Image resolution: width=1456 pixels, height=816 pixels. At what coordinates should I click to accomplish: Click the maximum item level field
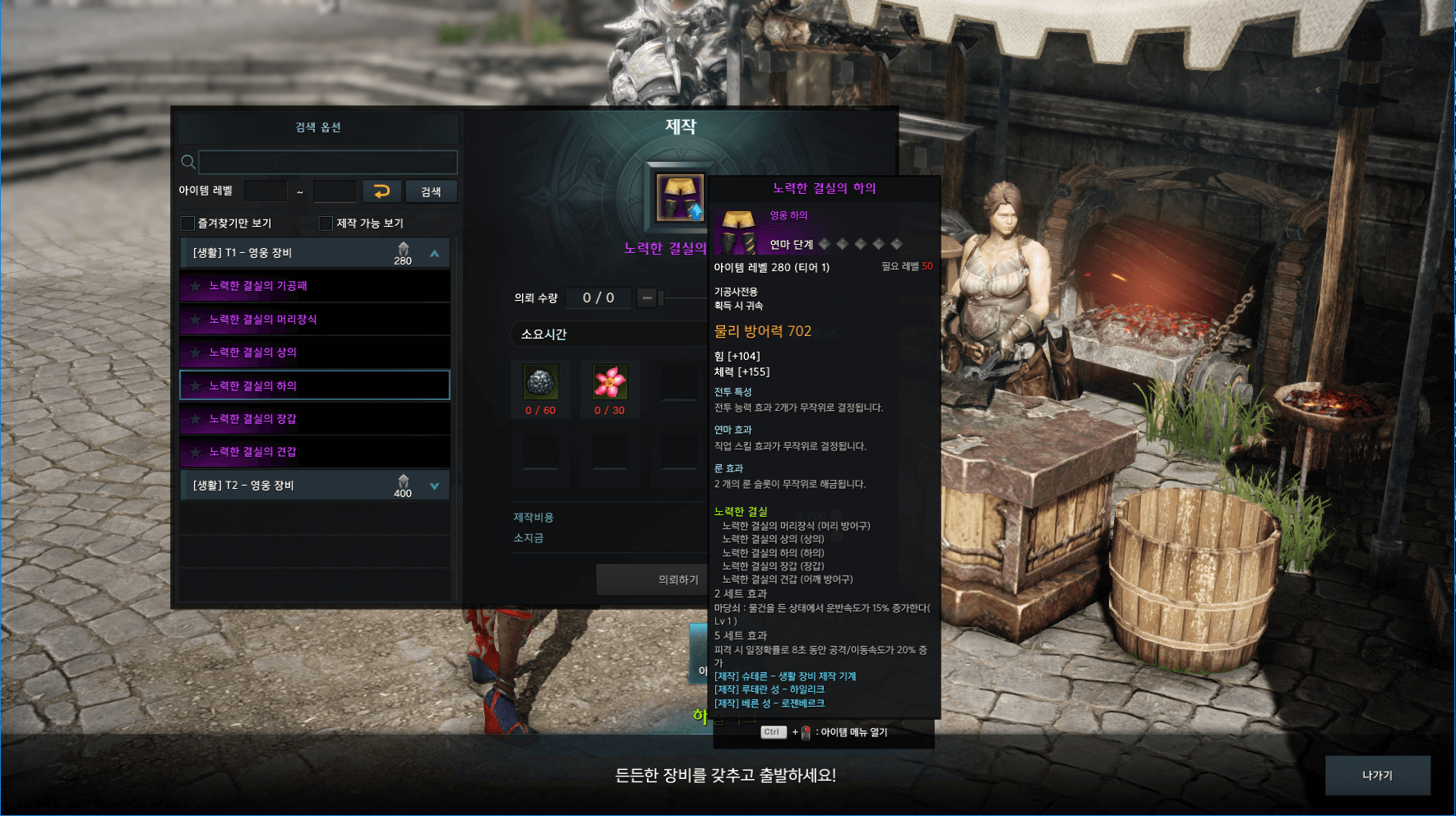coord(335,191)
